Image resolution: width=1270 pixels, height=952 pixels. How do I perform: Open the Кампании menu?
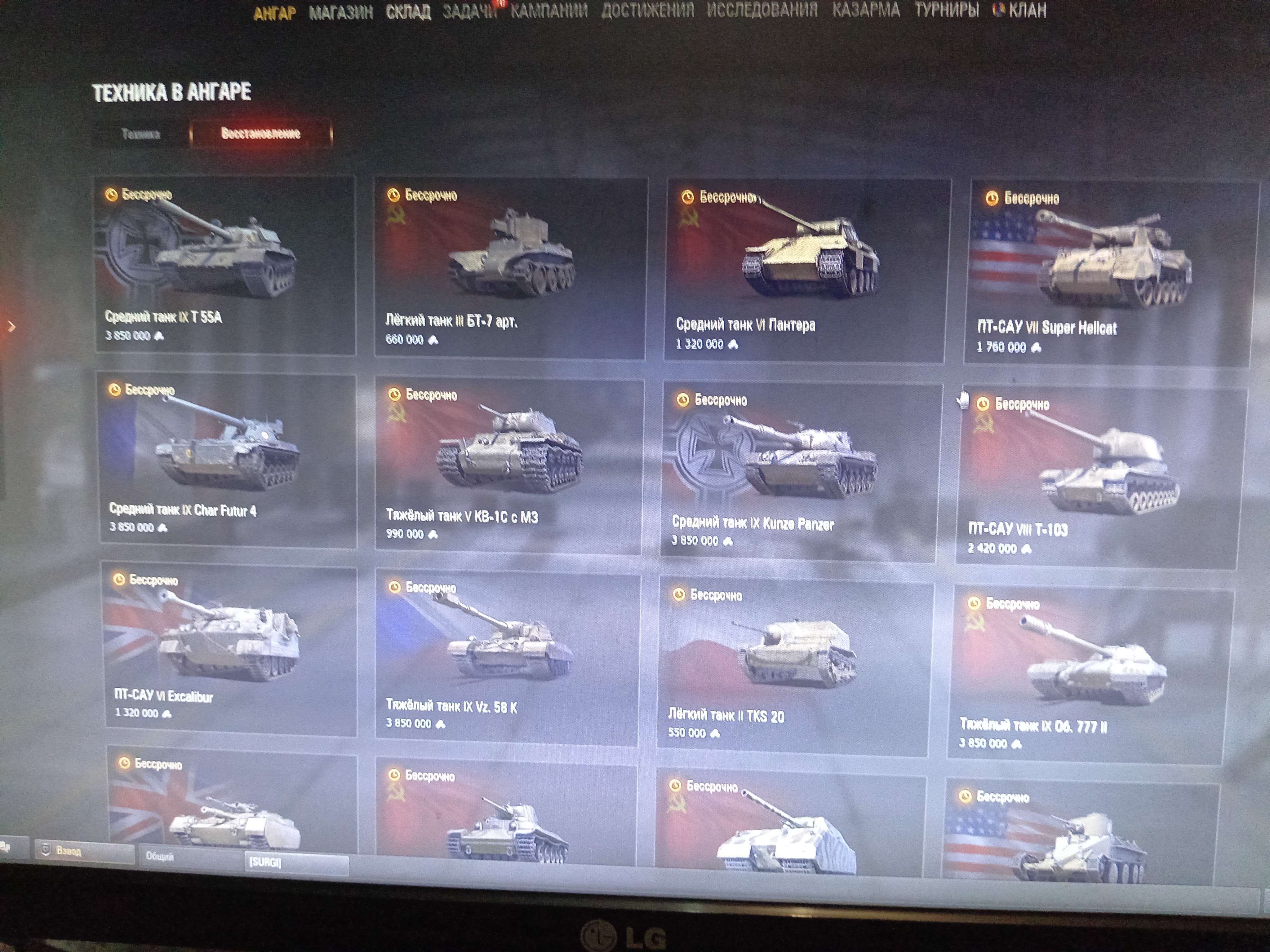(549, 11)
